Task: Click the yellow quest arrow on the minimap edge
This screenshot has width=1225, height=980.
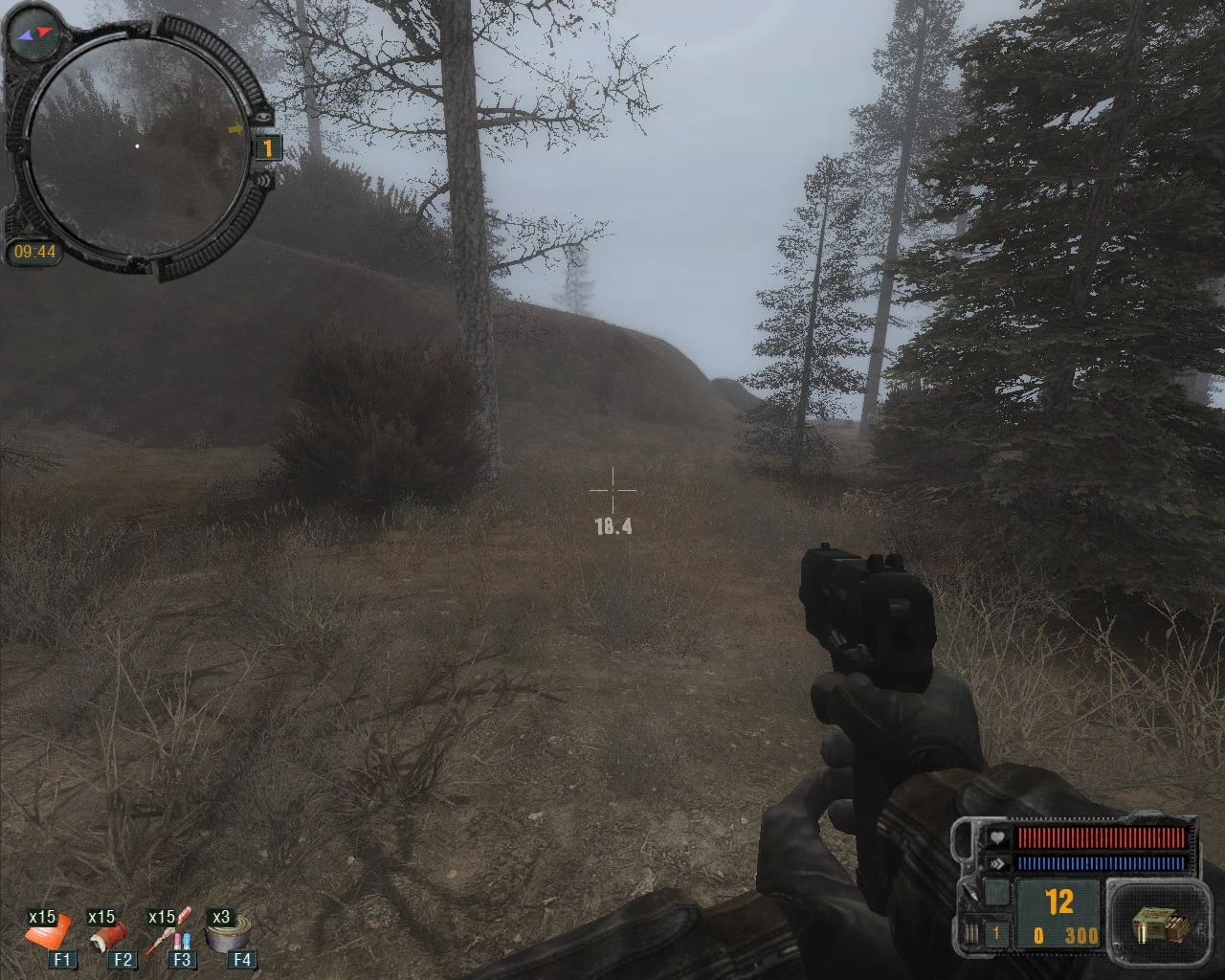Action: [x=236, y=127]
